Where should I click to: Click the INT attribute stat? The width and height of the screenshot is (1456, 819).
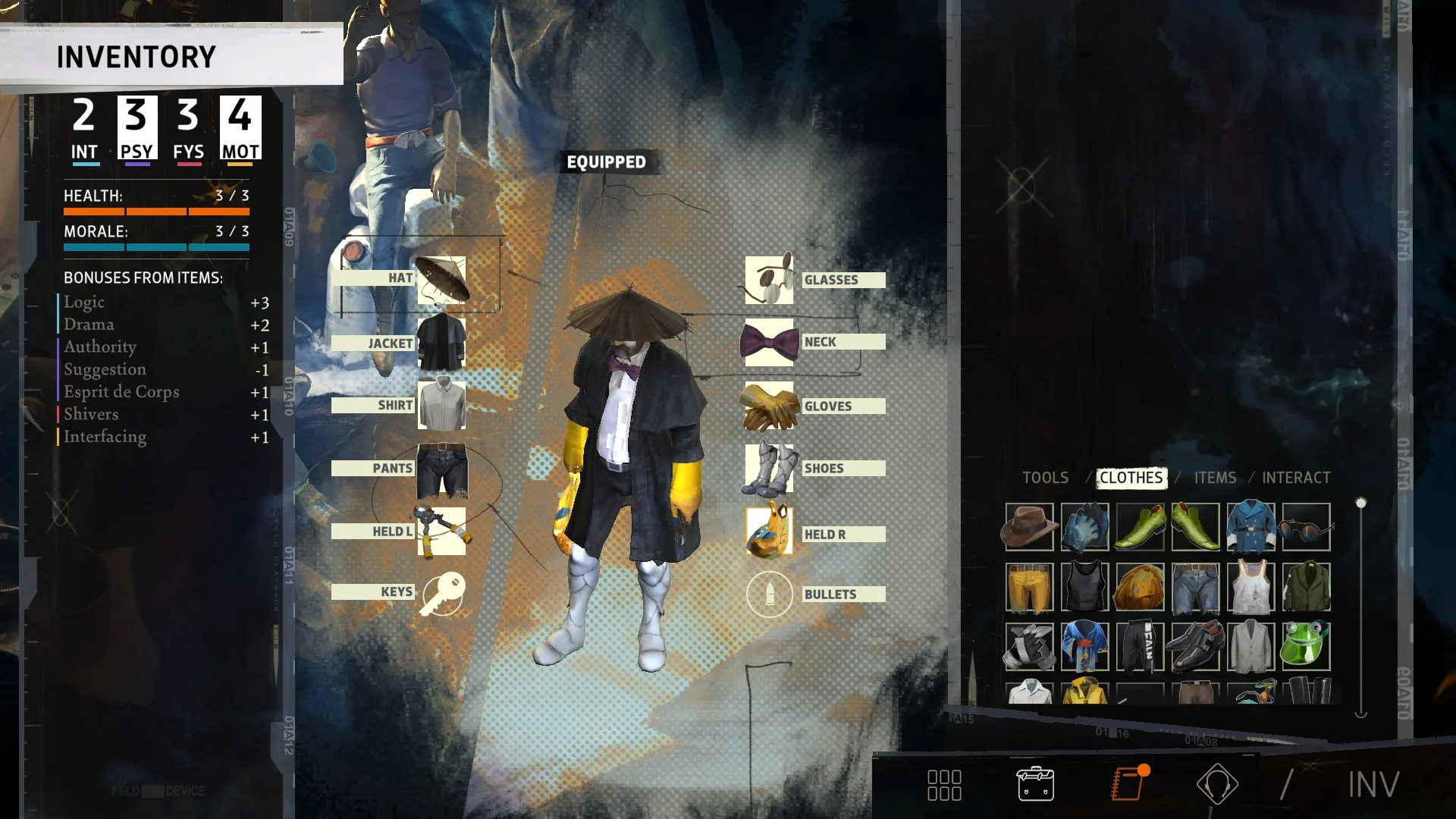84,129
